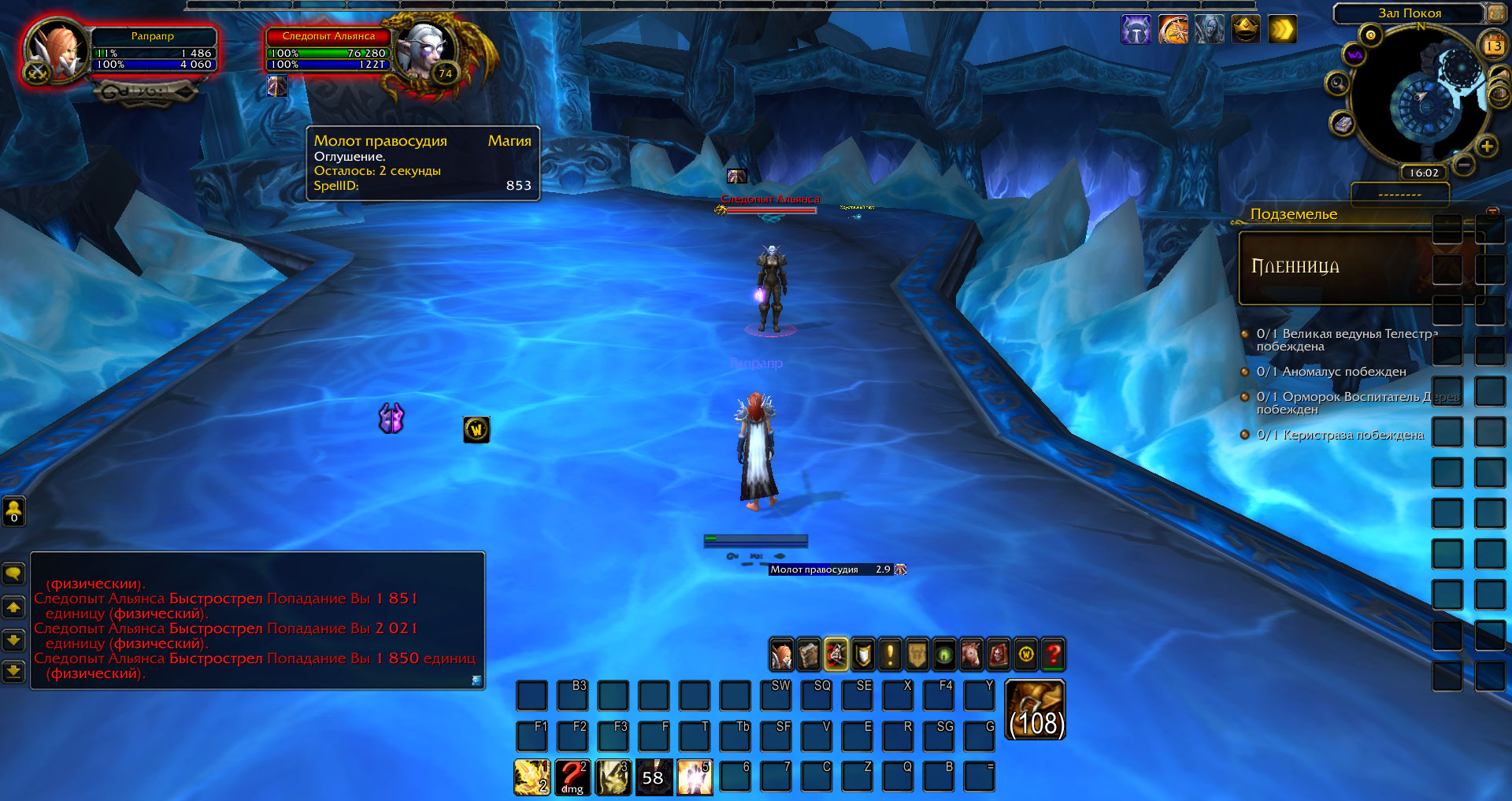Click the Hammer of Justice debuff under target frame

point(277,86)
